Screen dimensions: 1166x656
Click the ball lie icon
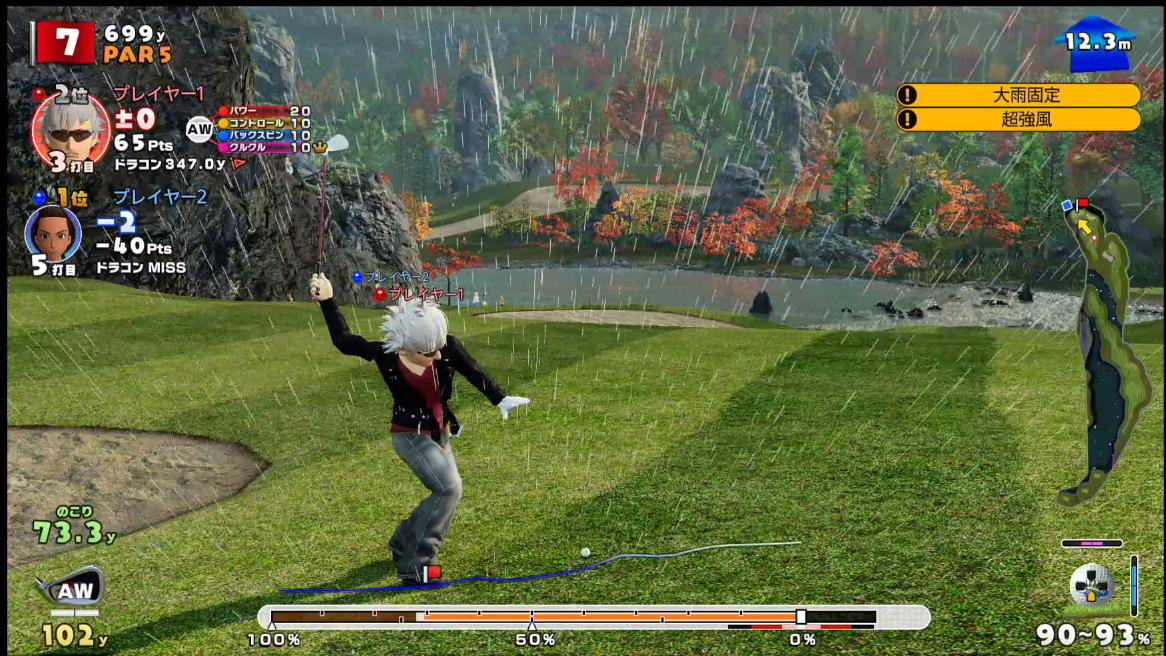coord(1091,586)
